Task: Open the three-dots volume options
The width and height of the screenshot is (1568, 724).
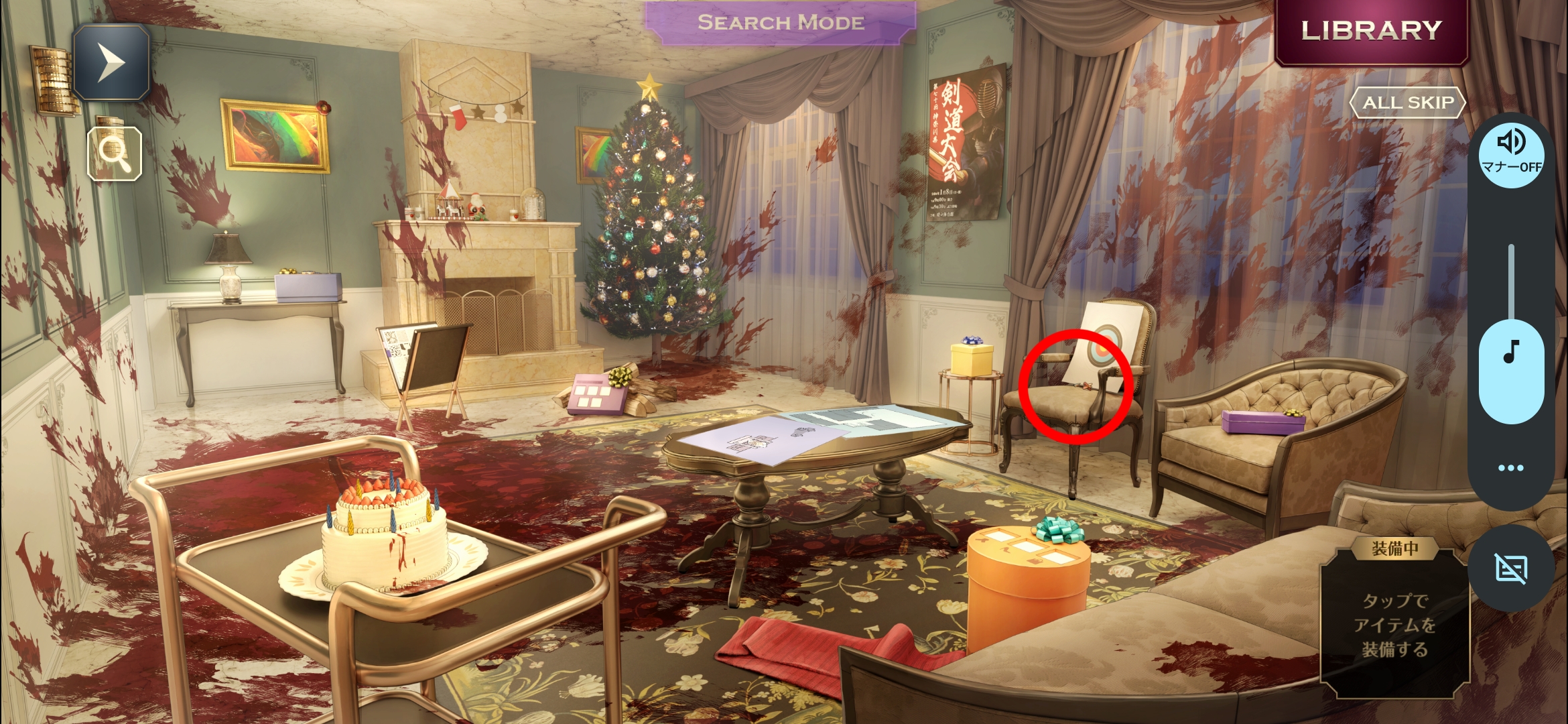Action: (x=1510, y=468)
